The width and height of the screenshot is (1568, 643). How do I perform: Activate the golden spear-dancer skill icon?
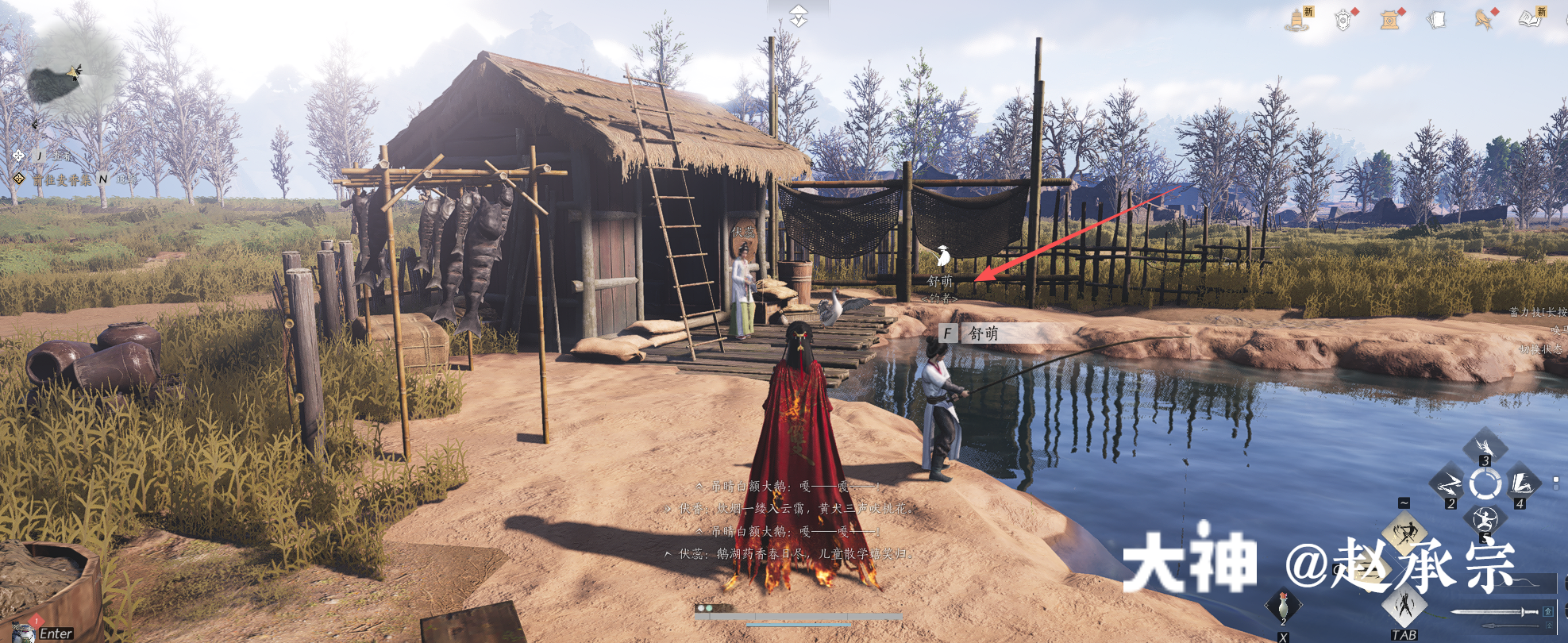(1404, 532)
